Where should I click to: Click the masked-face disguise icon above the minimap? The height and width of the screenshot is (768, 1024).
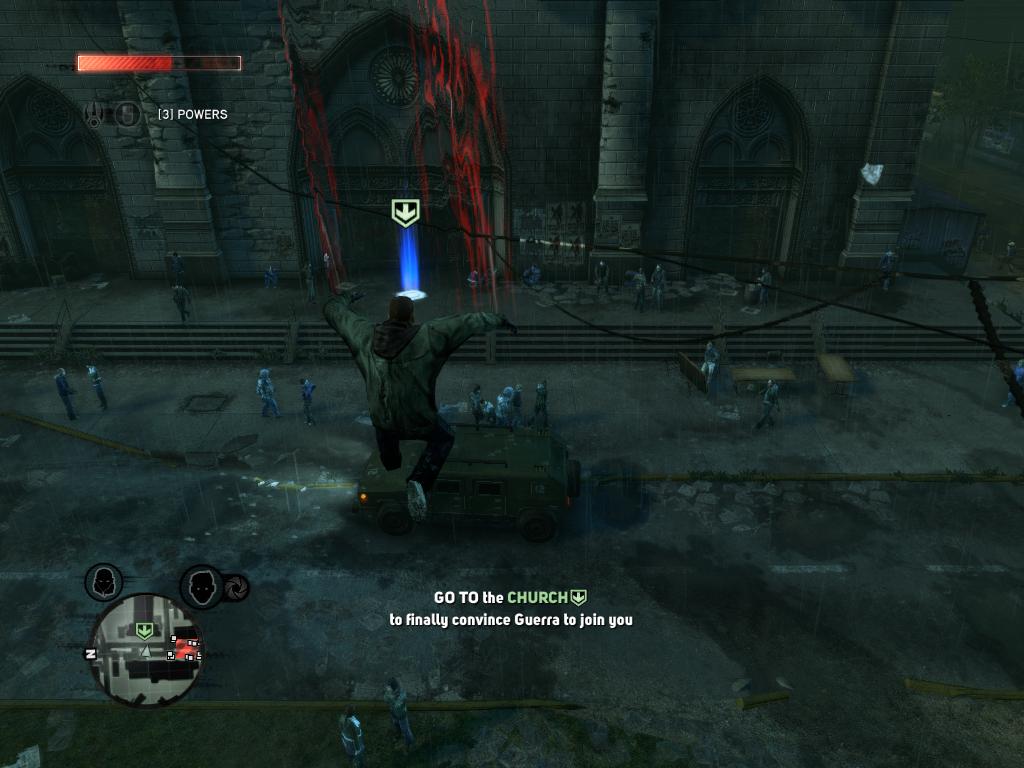point(104,581)
